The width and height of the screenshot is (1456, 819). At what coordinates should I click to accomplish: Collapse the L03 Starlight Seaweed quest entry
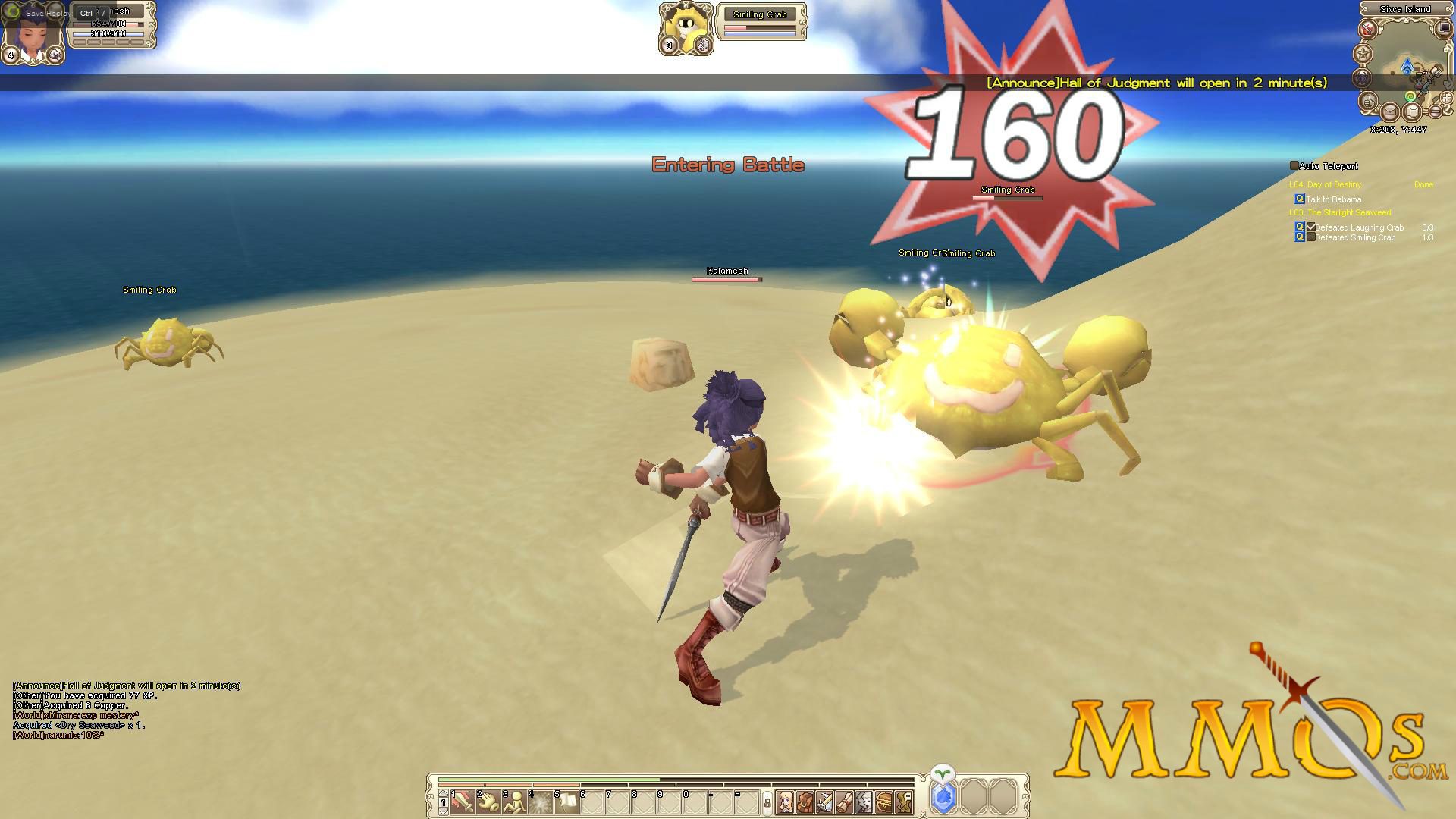click(1340, 212)
